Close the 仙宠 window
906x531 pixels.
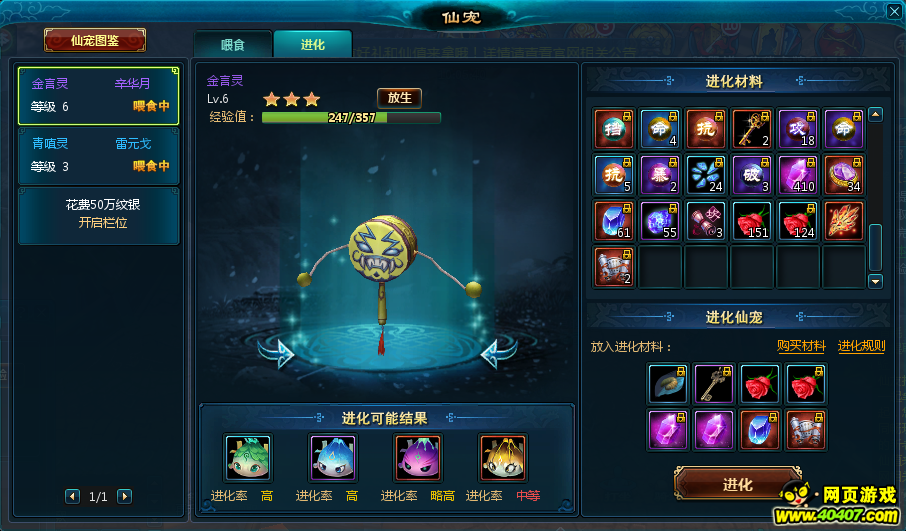[893, 12]
